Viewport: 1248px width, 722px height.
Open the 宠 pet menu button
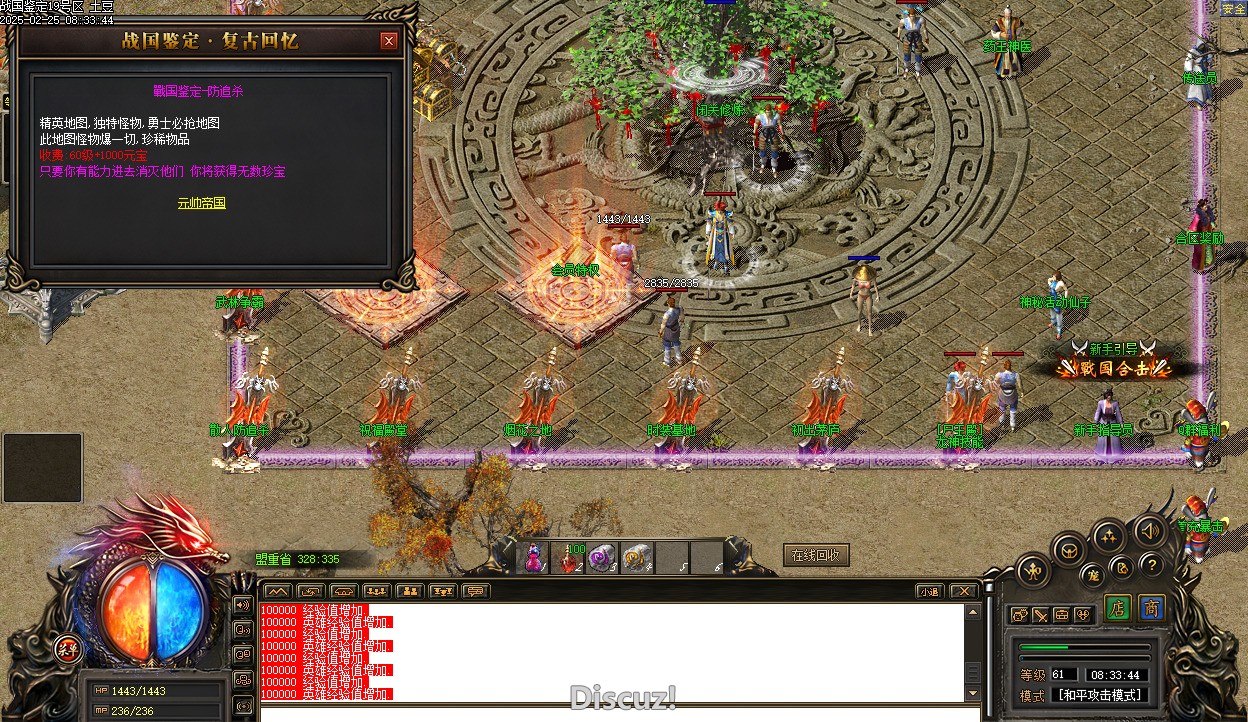(1092, 575)
